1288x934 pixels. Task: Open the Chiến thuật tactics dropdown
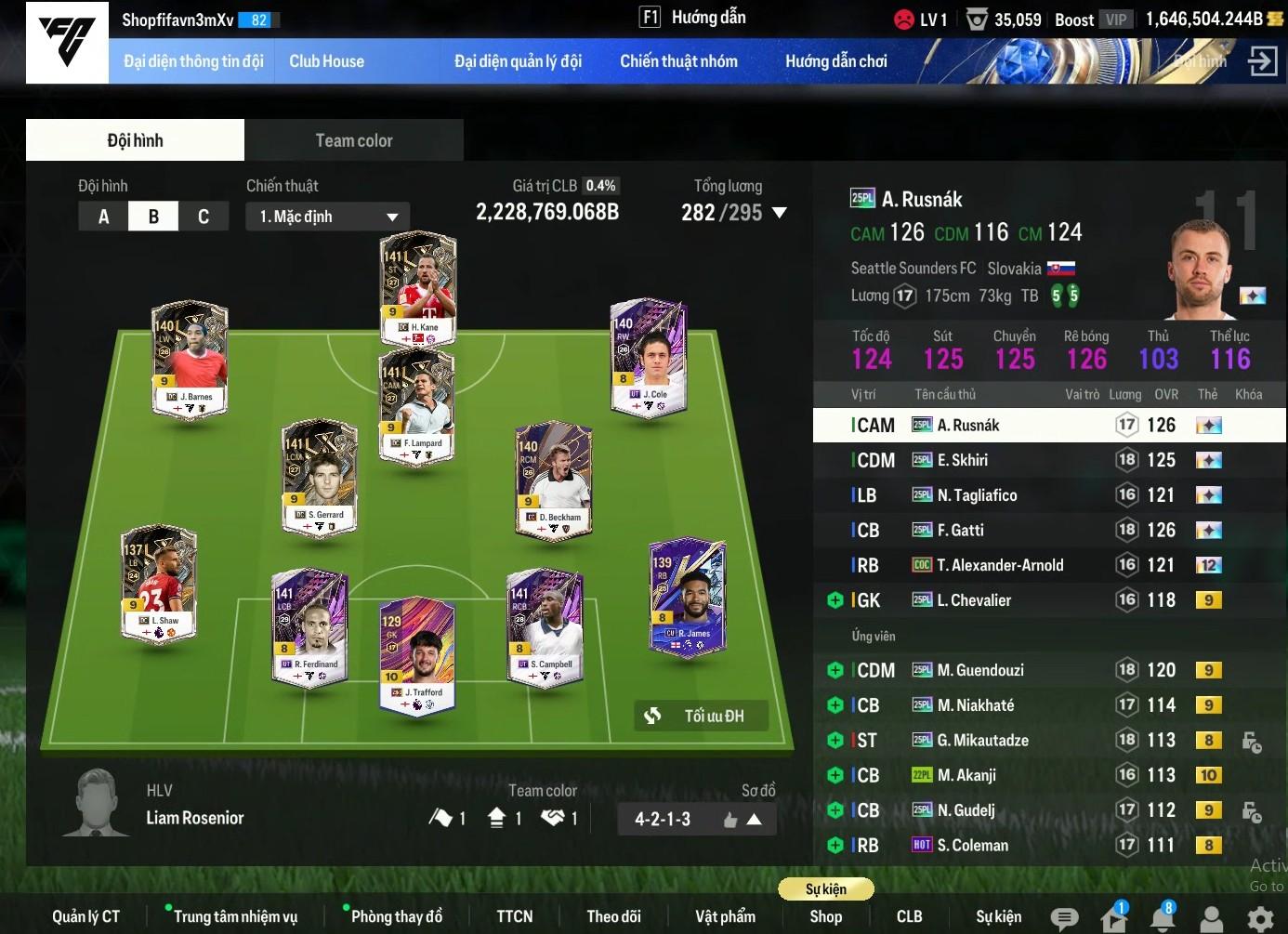[x=328, y=217]
